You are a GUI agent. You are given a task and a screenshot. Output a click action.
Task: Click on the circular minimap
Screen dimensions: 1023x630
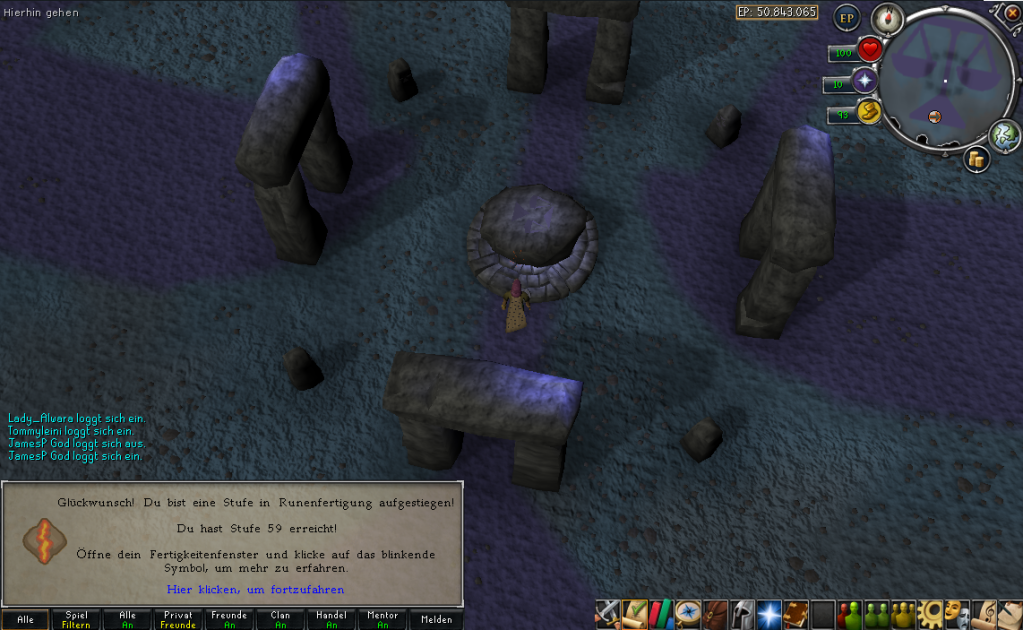(x=943, y=80)
